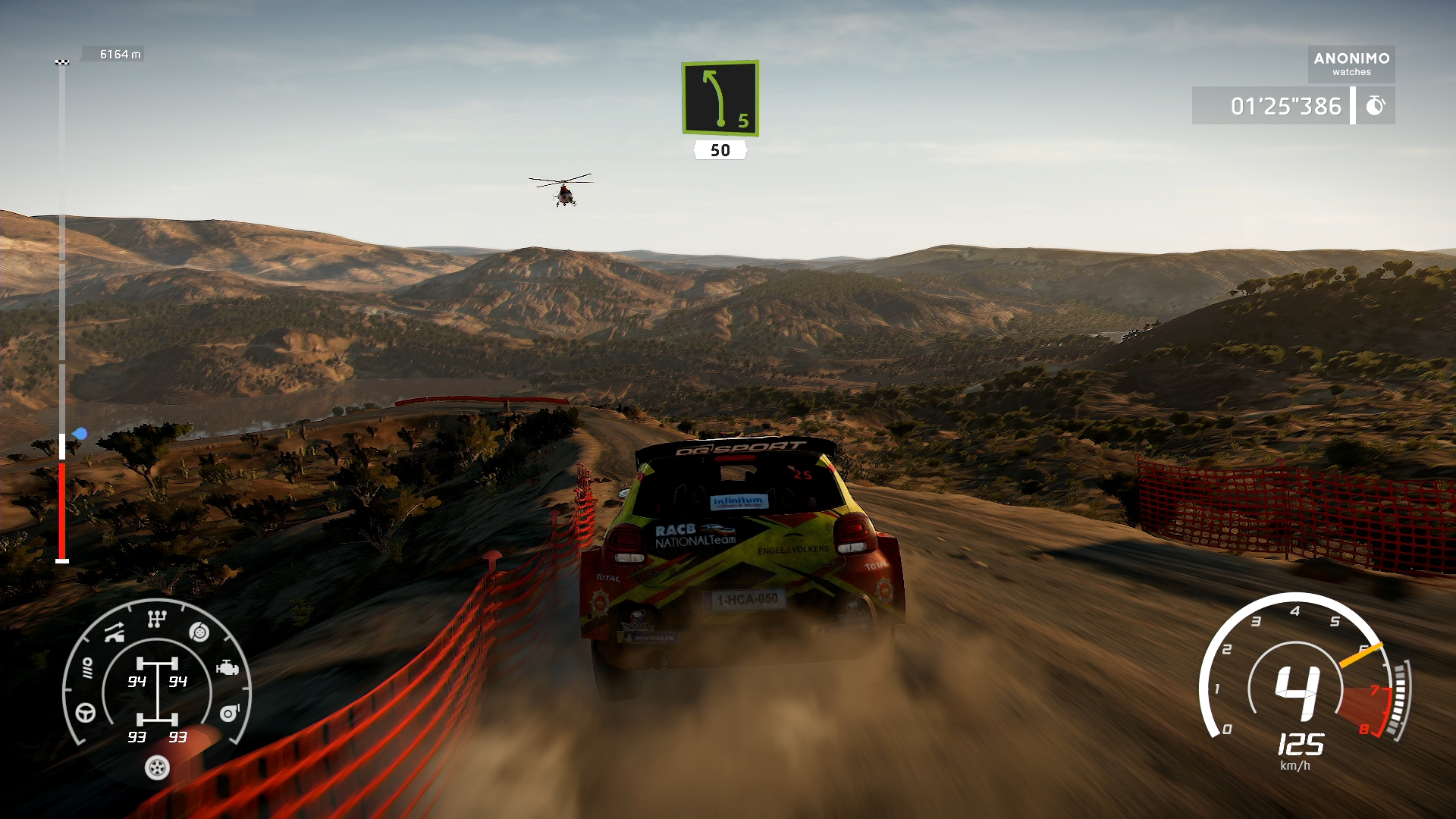Viewport: 1456px width, 819px height.
Task: Click the blue marker on stage progress bar
Action: [80, 434]
